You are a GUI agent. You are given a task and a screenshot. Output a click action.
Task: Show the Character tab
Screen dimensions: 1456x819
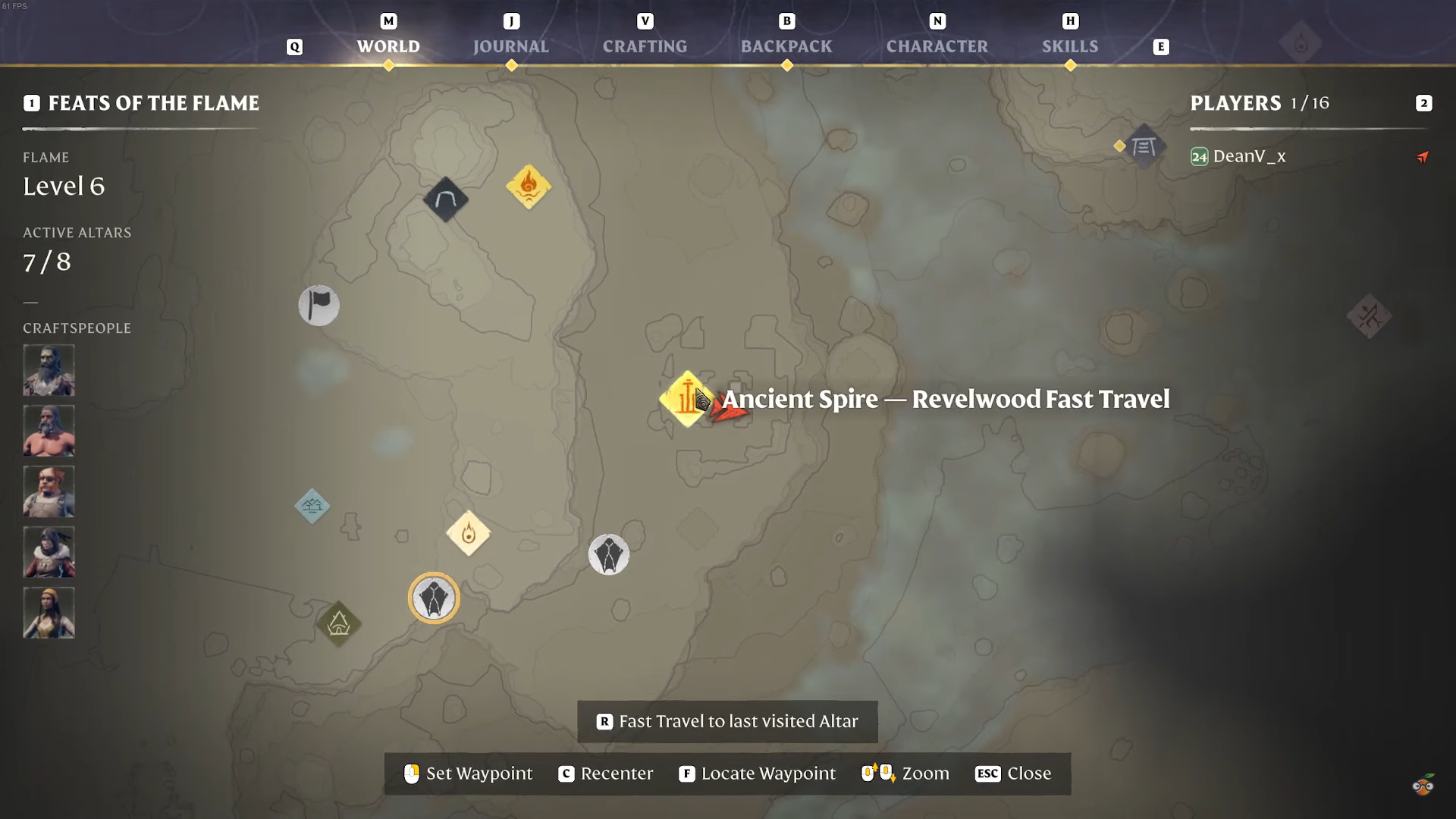937,46
